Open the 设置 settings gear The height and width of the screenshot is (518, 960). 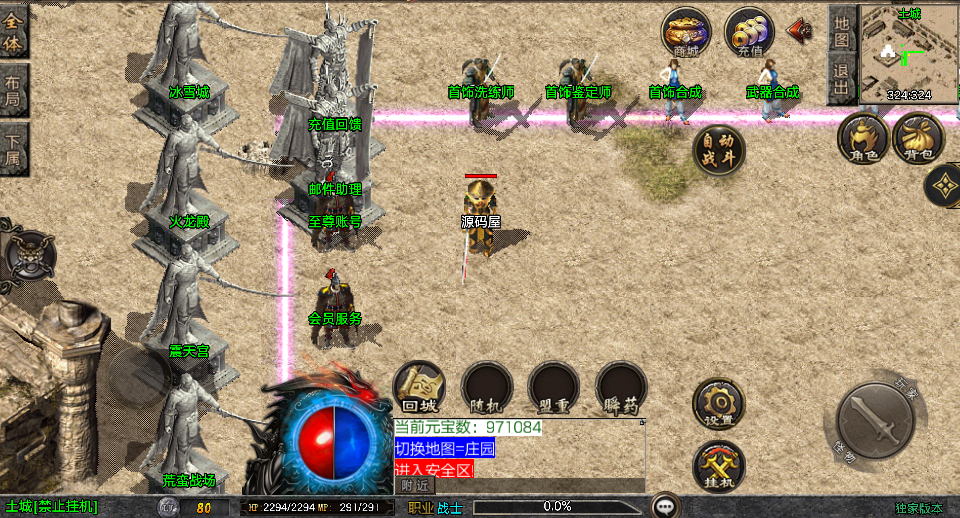tap(718, 403)
